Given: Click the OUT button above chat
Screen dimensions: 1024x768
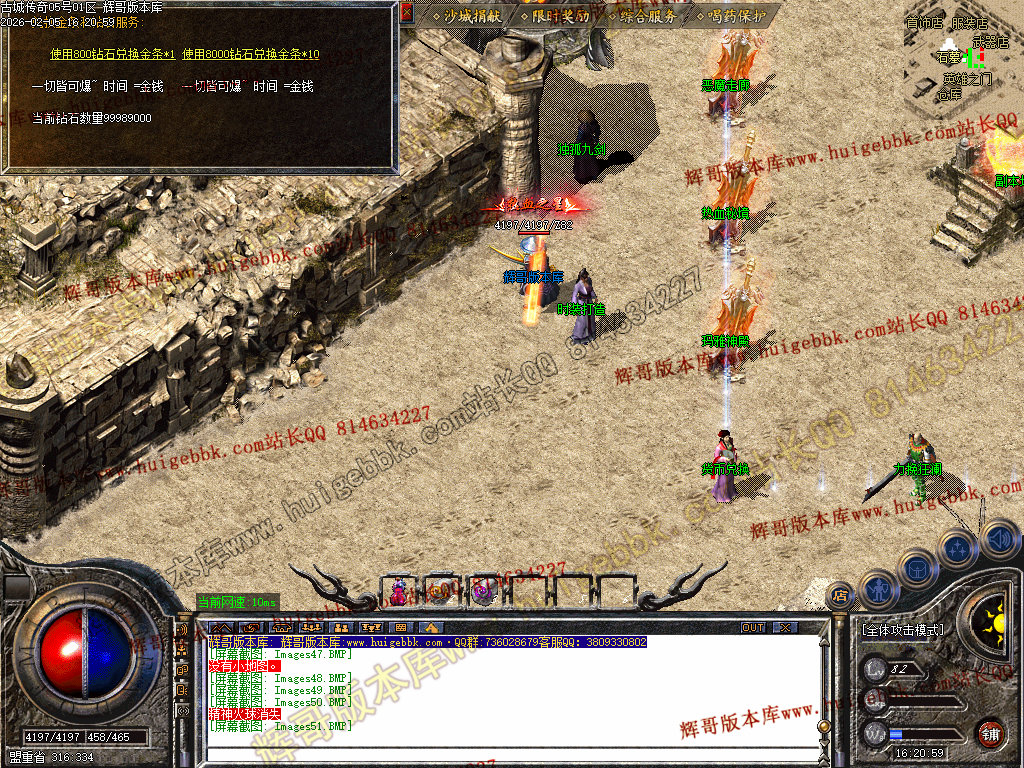Looking at the screenshot, I should 752,627.
